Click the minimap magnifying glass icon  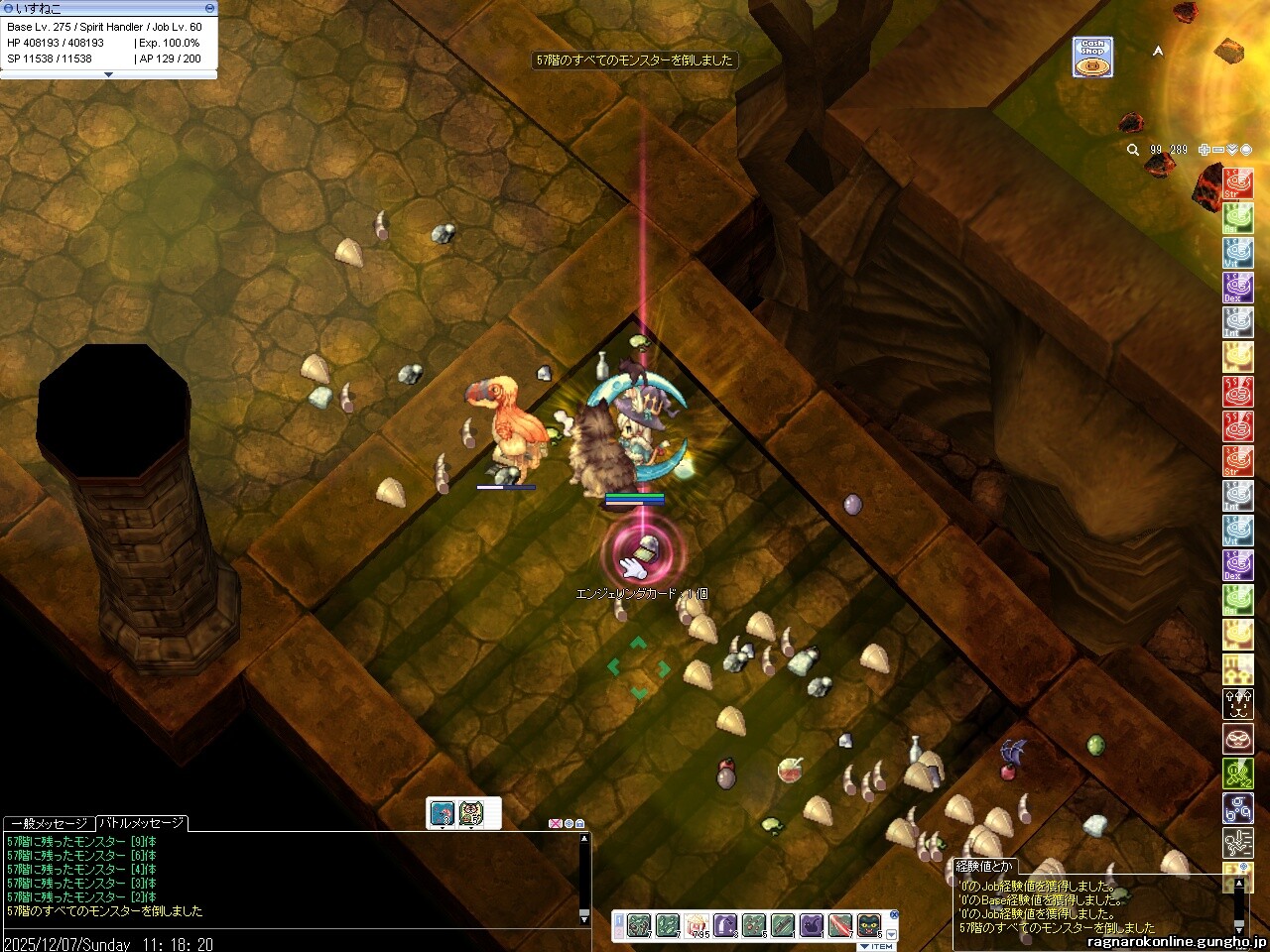pos(1133,150)
